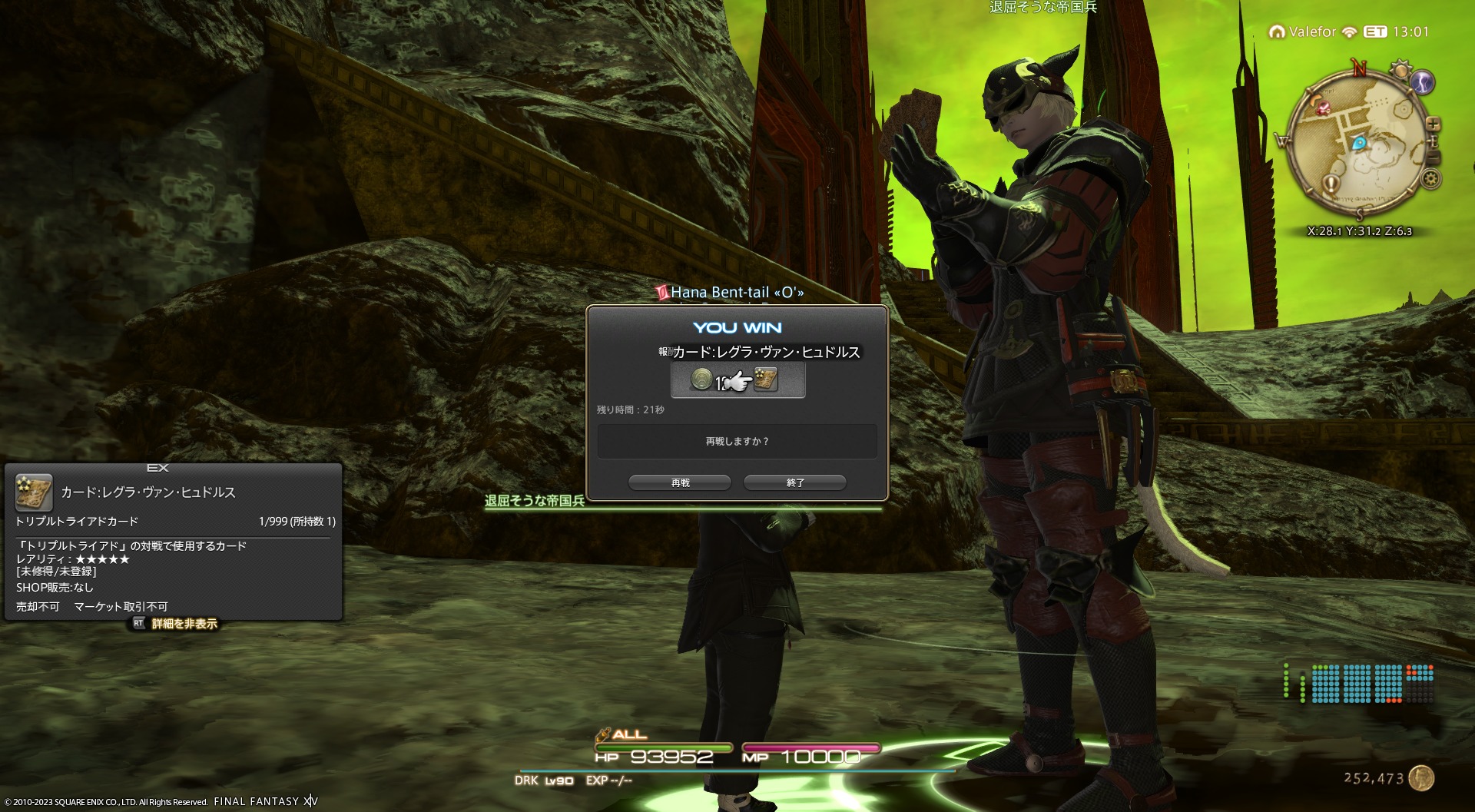Click the gil coin currency icon
The height and width of the screenshot is (812, 1475).
1421,778
